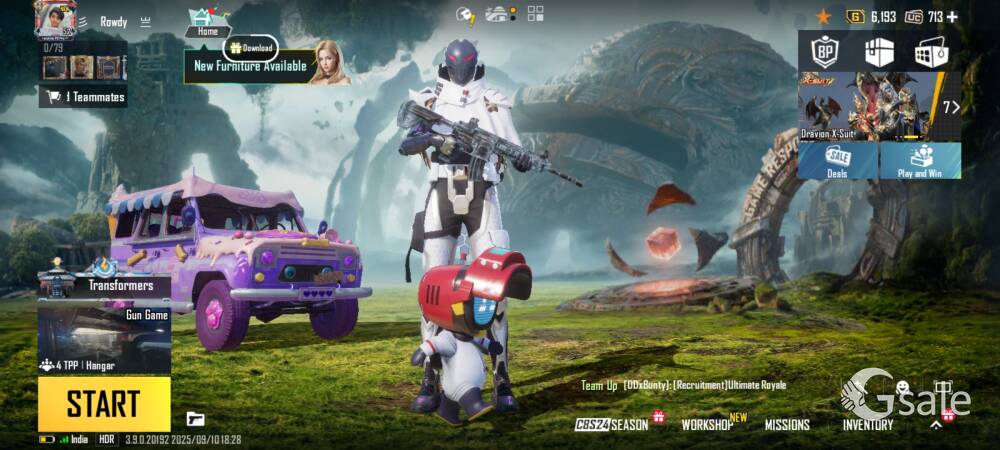Open the Play and Win event
This screenshot has height=450, width=1000.
(920, 161)
